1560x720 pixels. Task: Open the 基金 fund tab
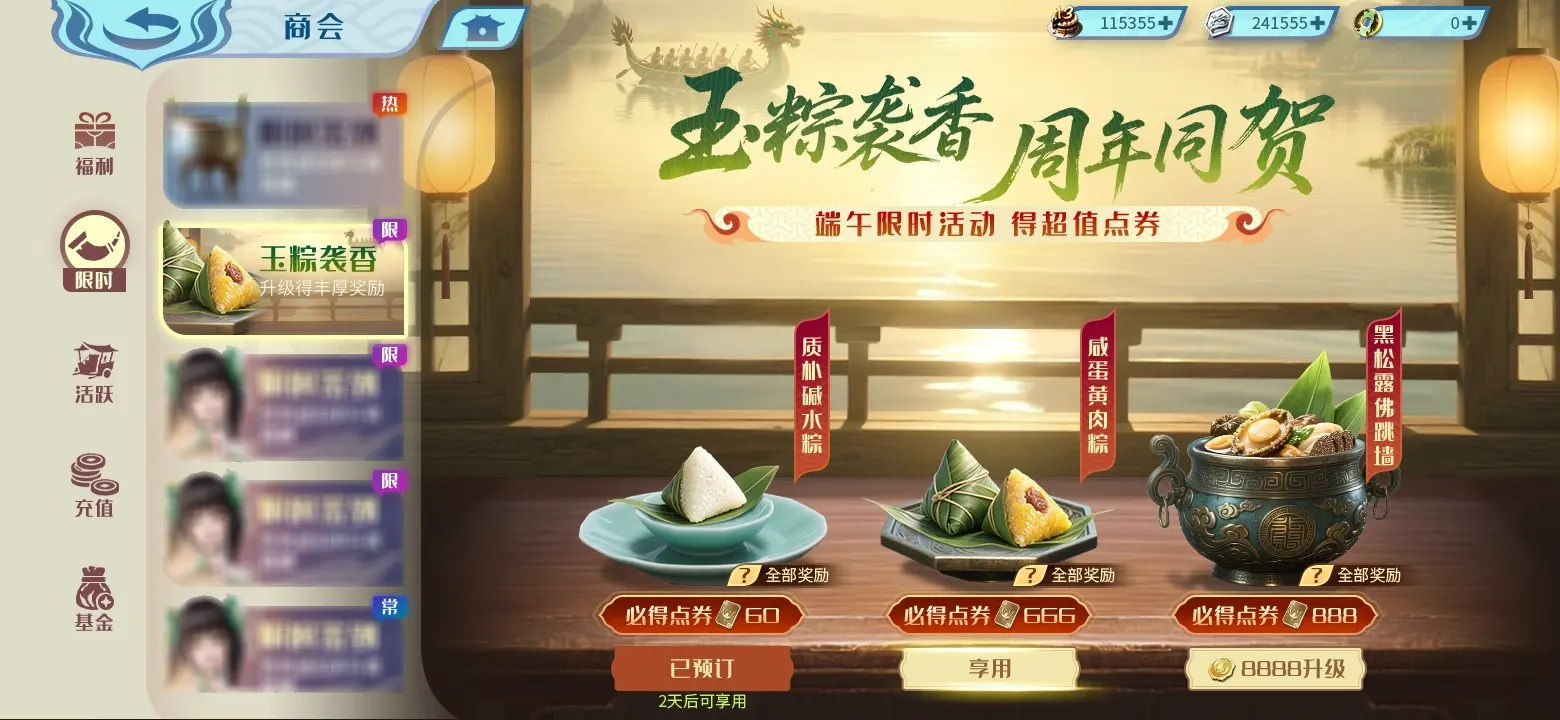click(x=94, y=601)
